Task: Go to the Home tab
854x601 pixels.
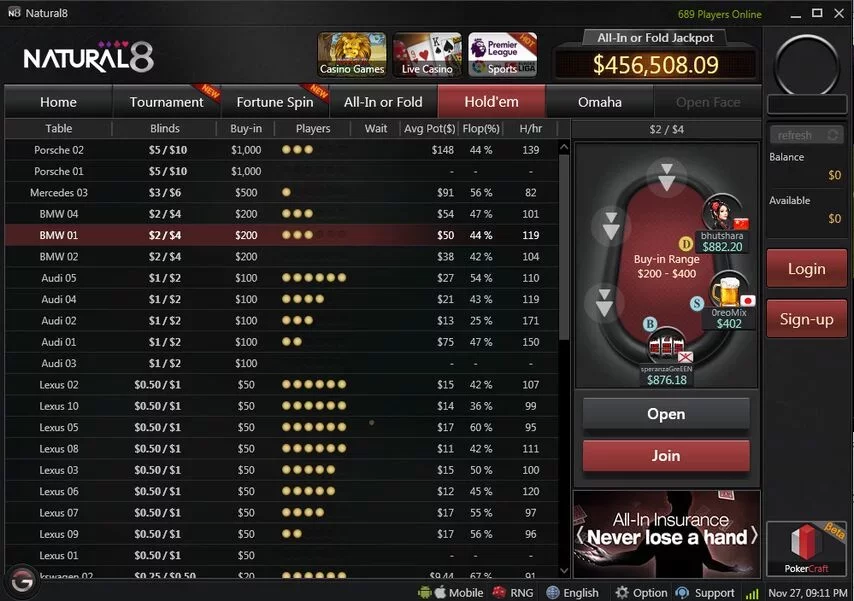Action: point(58,102)
